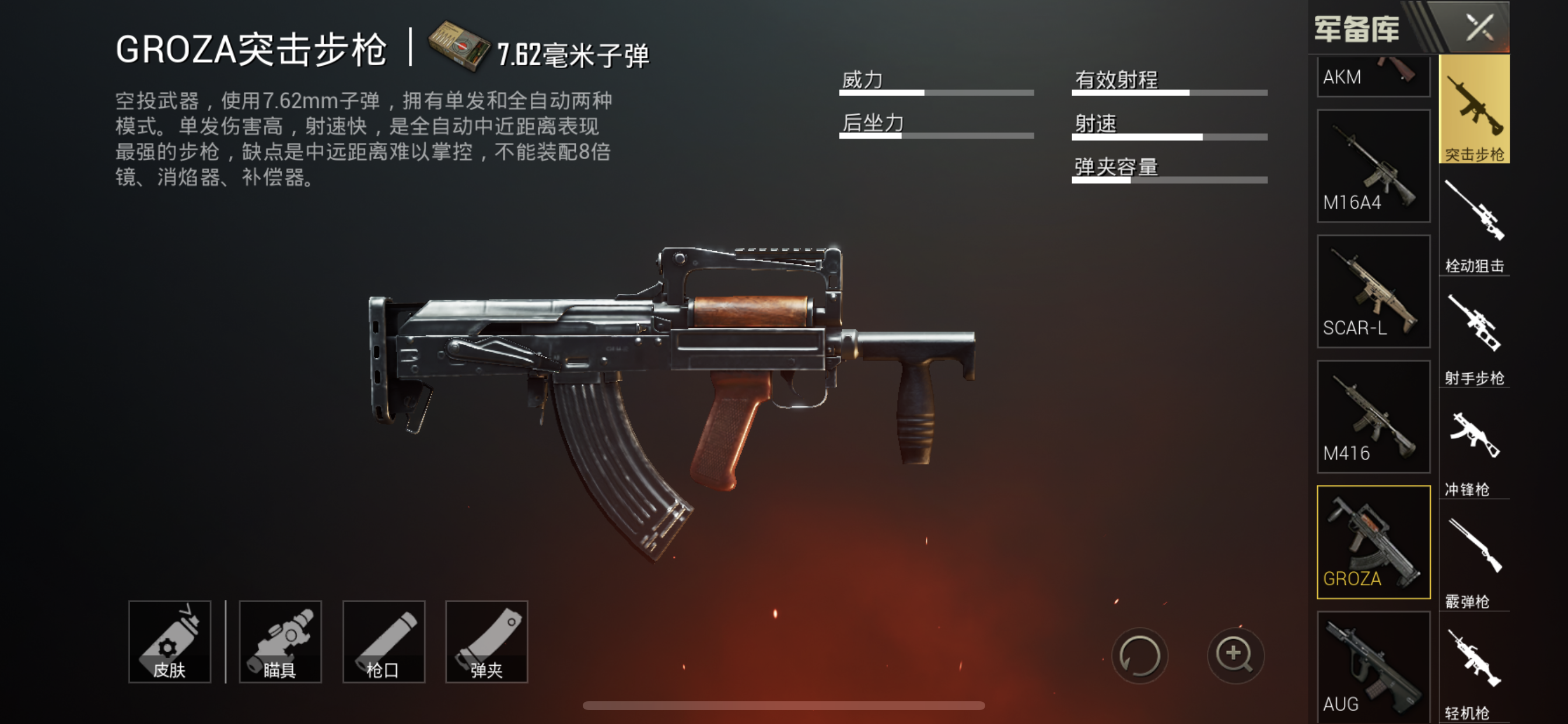Open the 瞄具 scope attachment slot

click(x=280, y=642)
